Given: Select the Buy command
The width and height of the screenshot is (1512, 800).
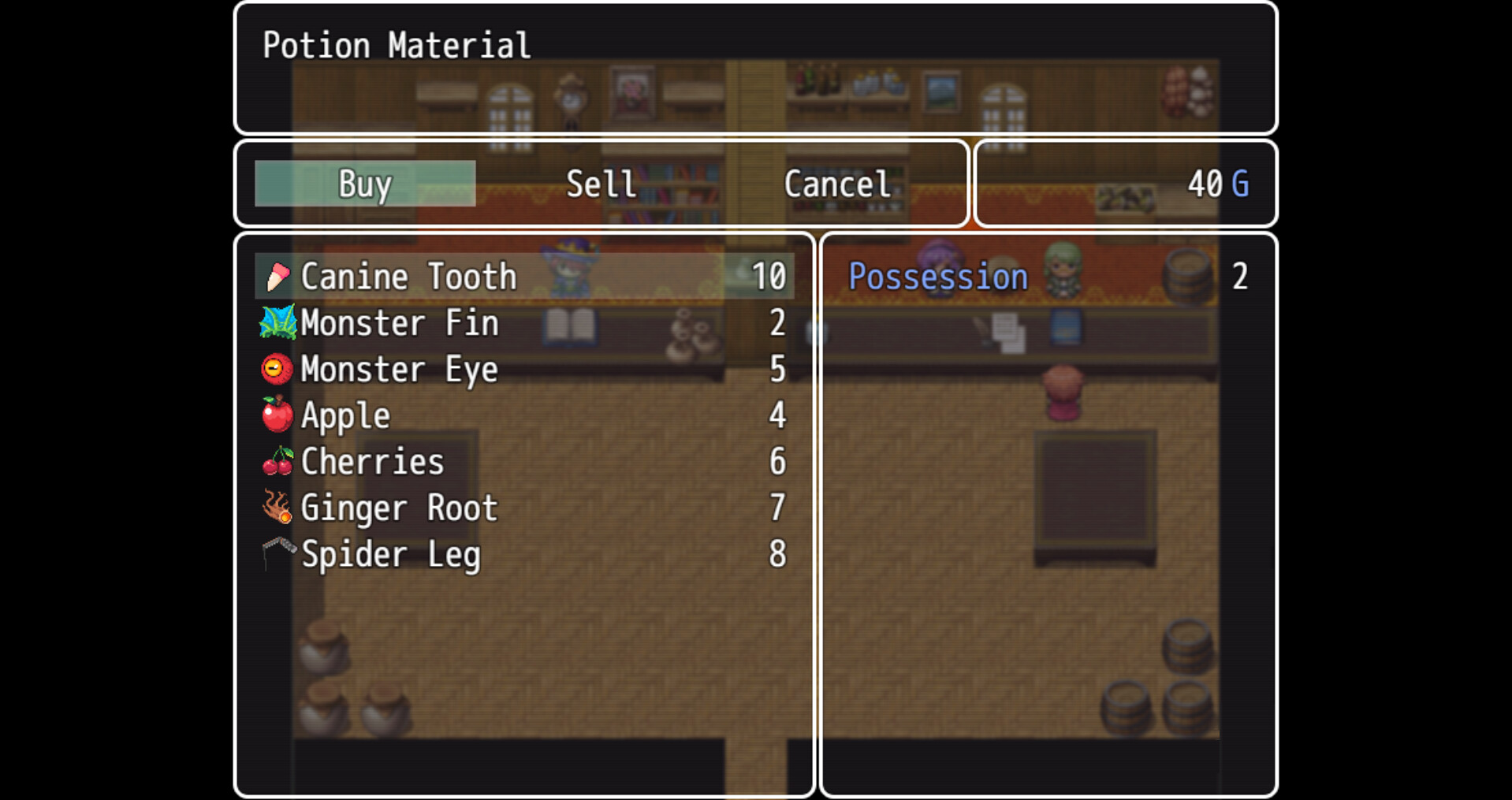Looking at the screenshot, I should 364,183.
